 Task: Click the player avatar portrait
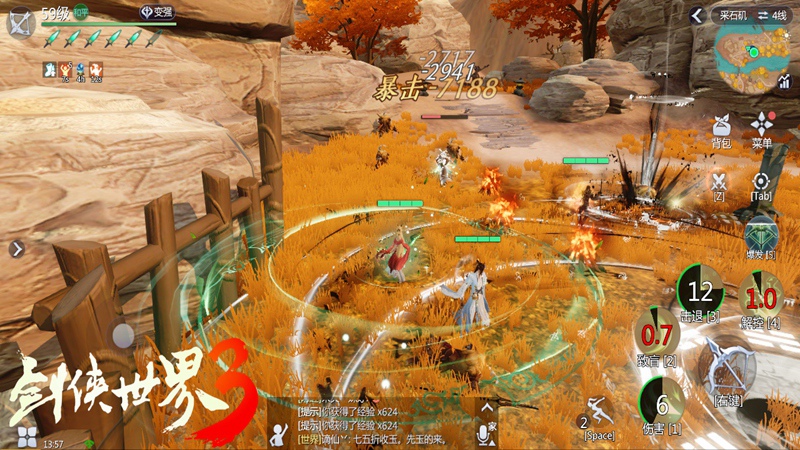[20, 22]
